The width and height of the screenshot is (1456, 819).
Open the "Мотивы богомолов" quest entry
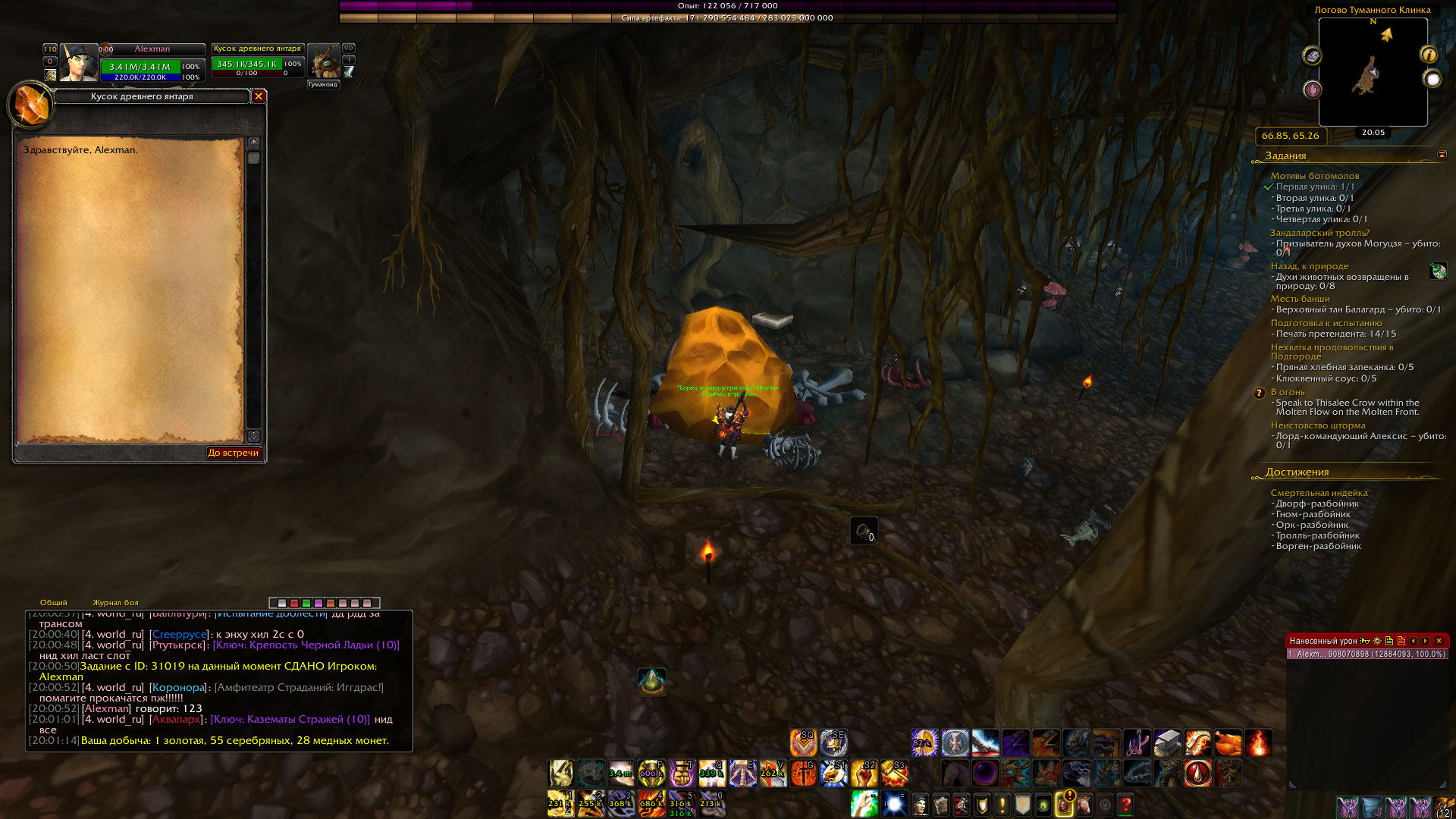[x=1315, y=176]
